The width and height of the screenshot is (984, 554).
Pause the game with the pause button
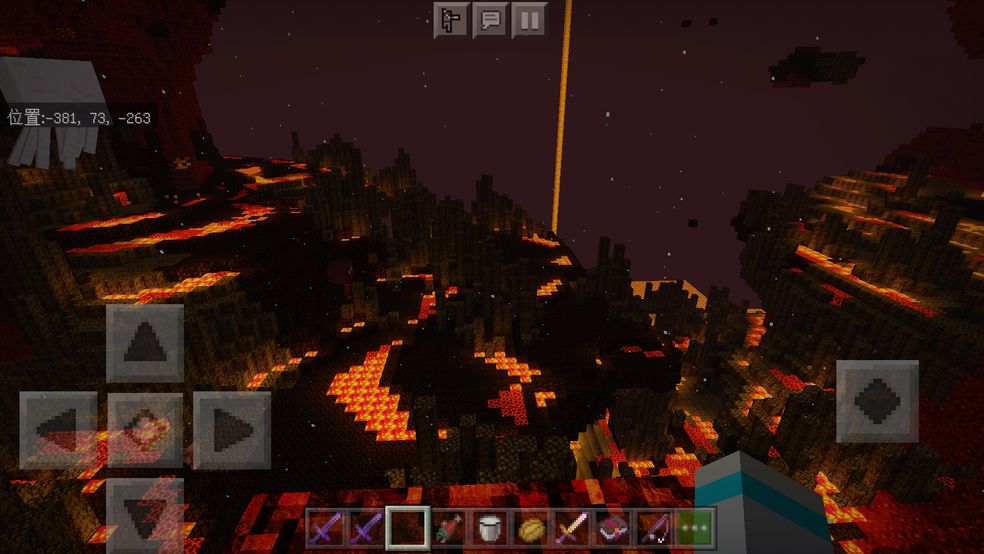(x=529, y=20)
